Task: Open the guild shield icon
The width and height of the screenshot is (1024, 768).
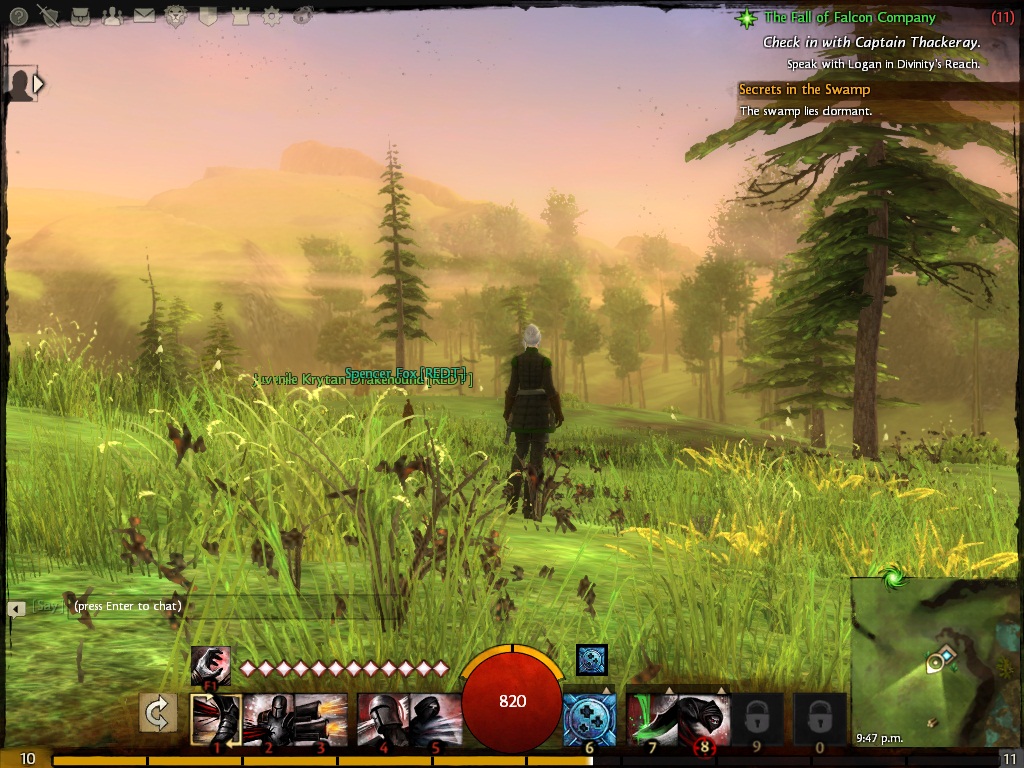Action: tap(208, 15)
